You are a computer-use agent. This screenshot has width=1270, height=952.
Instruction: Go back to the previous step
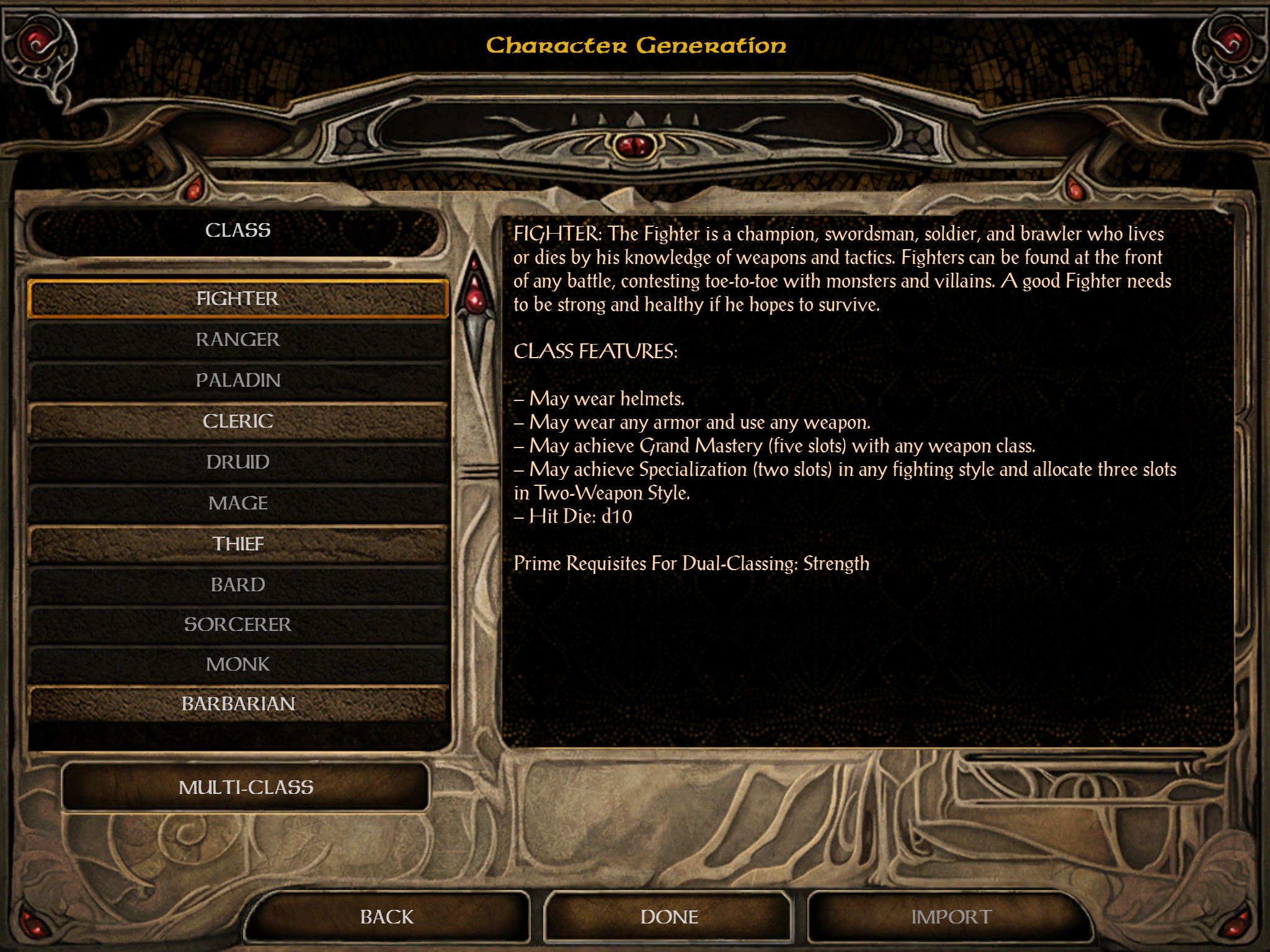click(387, 917)
